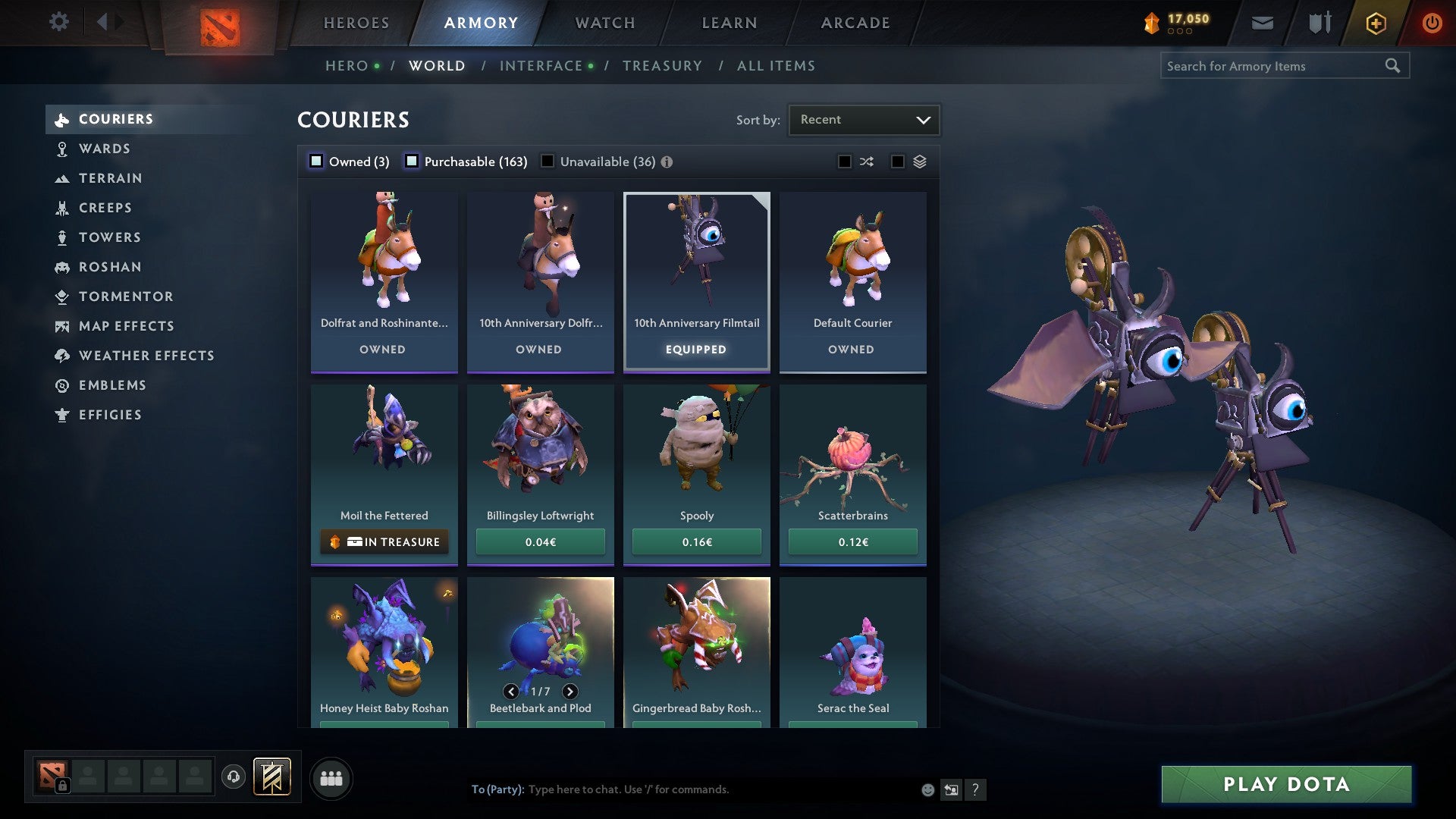Open the Wards section in the sidebar
Image resolution: width=1456 pixels, height=819 pixels.
tap(104, 149)
